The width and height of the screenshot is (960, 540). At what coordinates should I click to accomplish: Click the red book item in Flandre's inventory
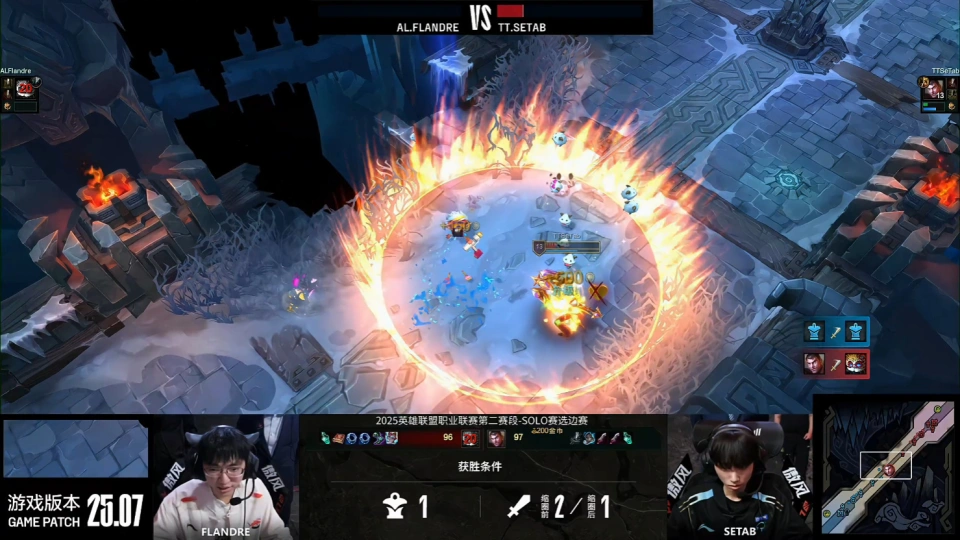pos(340,438)
